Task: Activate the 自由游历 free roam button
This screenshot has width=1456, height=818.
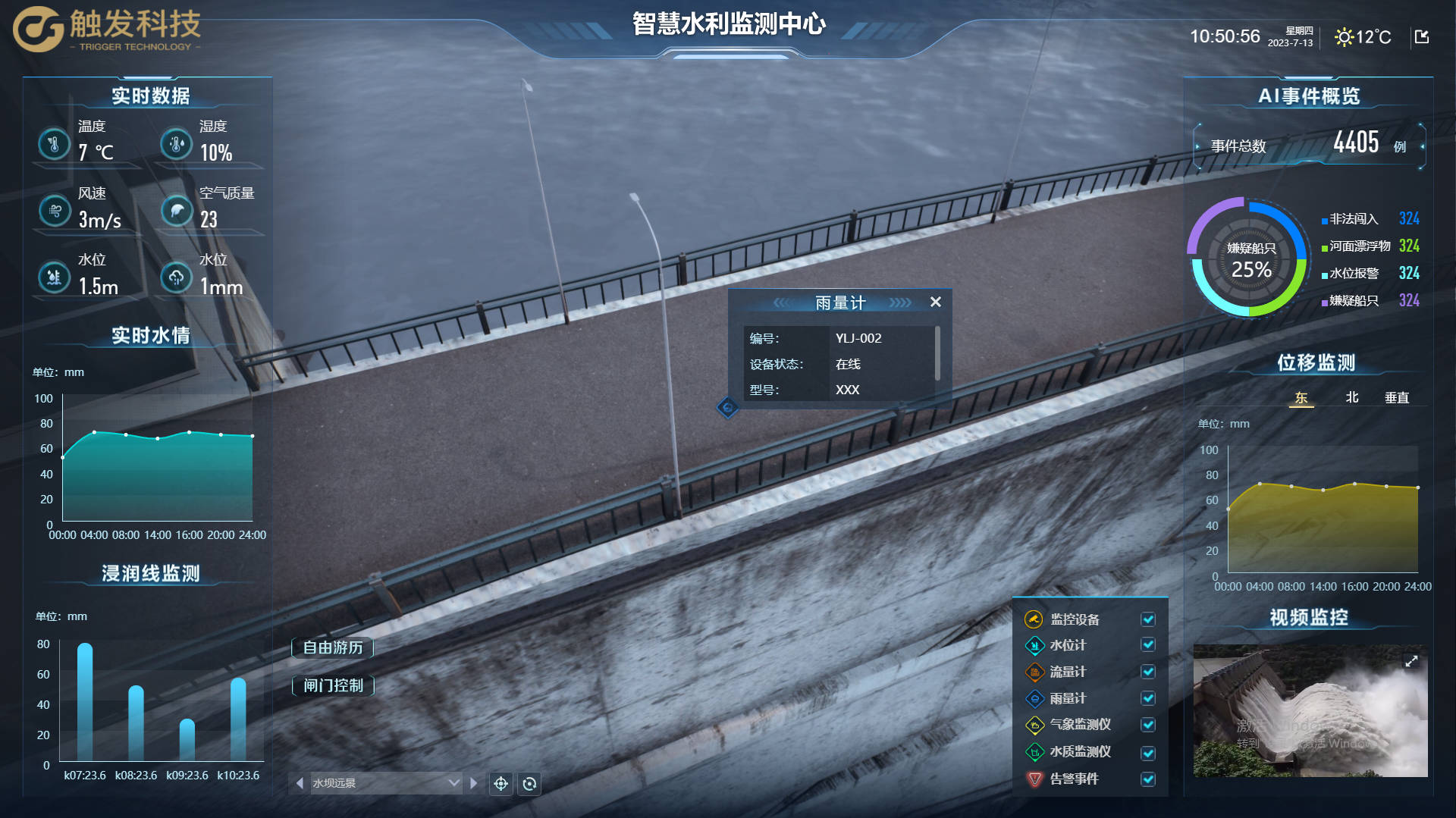Action: [x=333, y=647]
